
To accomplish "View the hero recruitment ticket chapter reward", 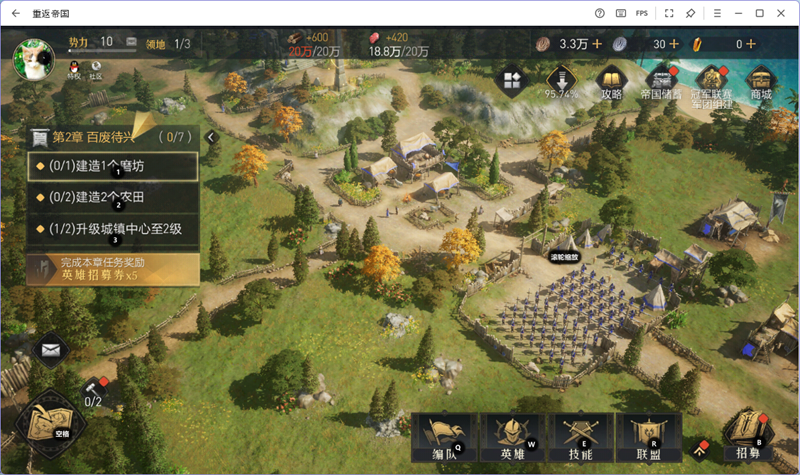I will [x=112, y=268].
